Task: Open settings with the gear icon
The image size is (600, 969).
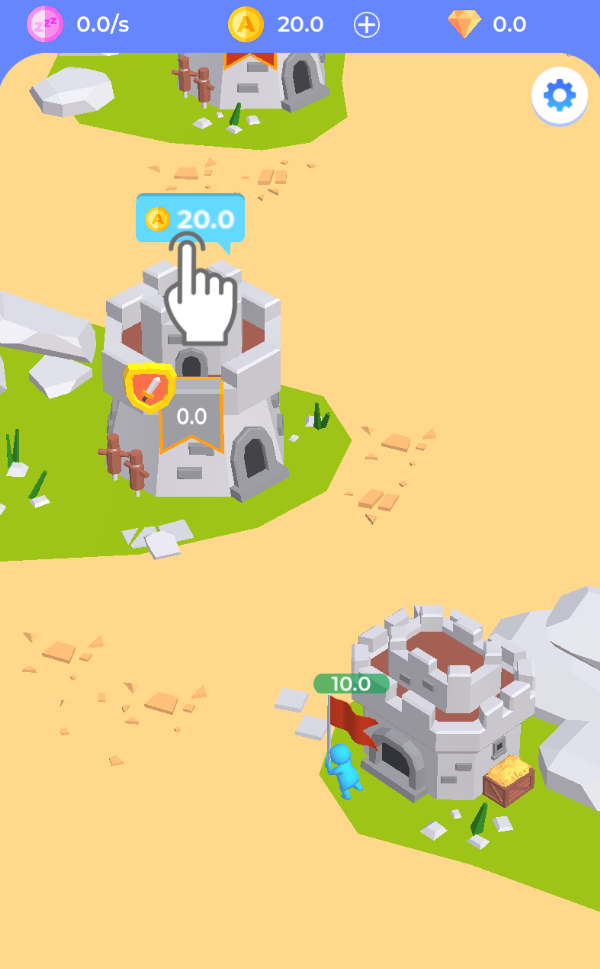Action: coord(559,95)
